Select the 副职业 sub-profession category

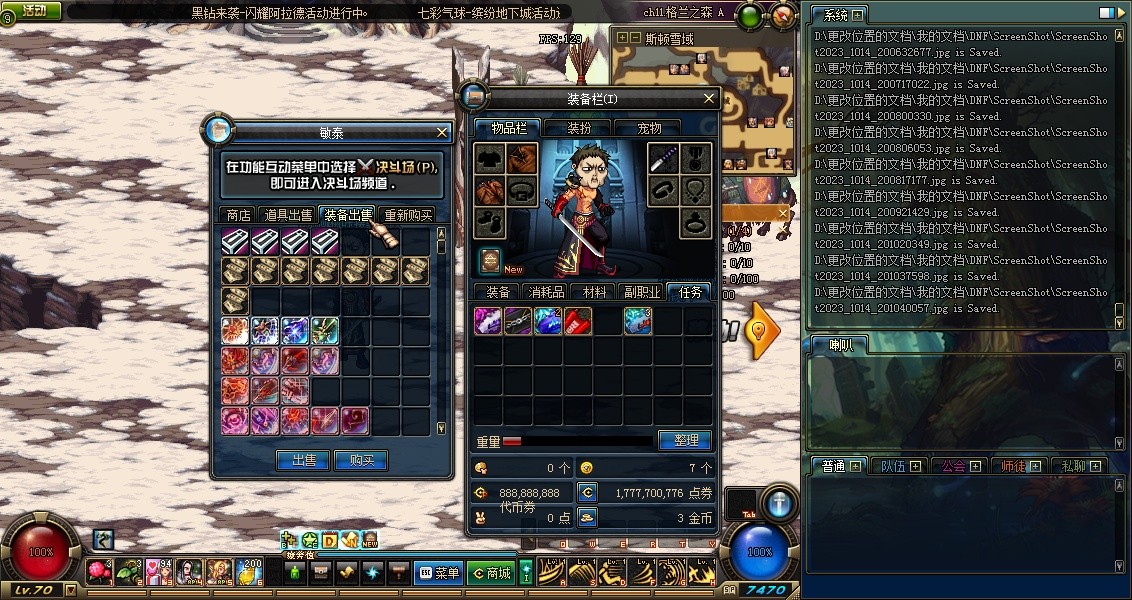(x=642, y=292)
